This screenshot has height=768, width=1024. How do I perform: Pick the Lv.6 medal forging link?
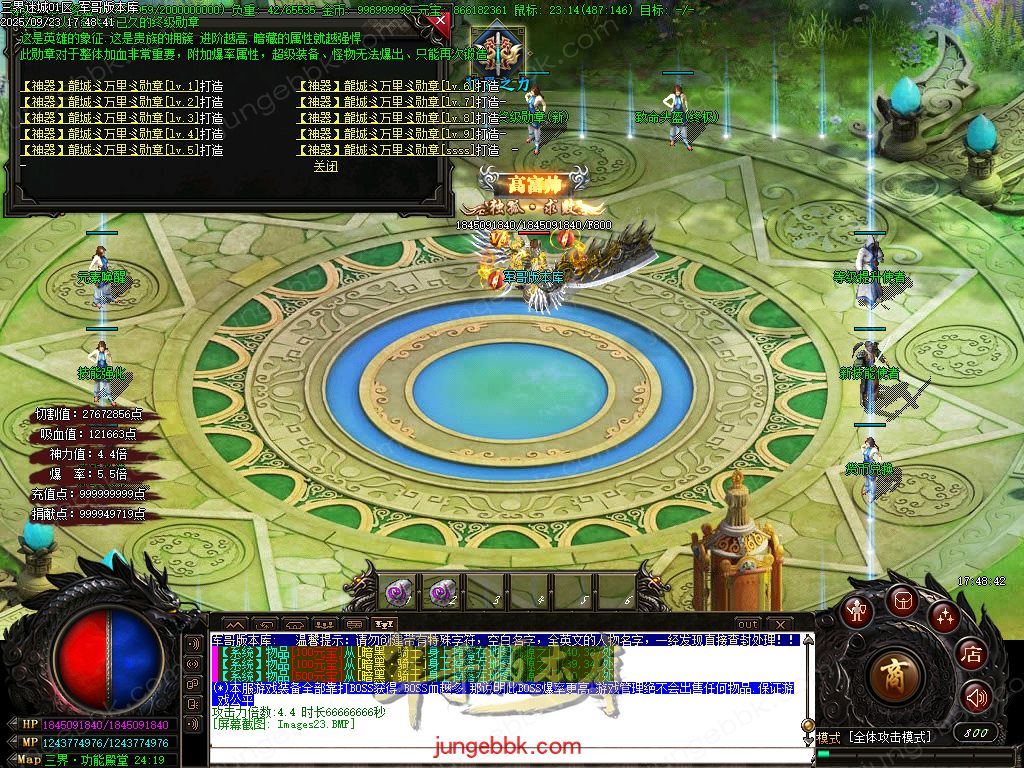click(x=398, y=87)
